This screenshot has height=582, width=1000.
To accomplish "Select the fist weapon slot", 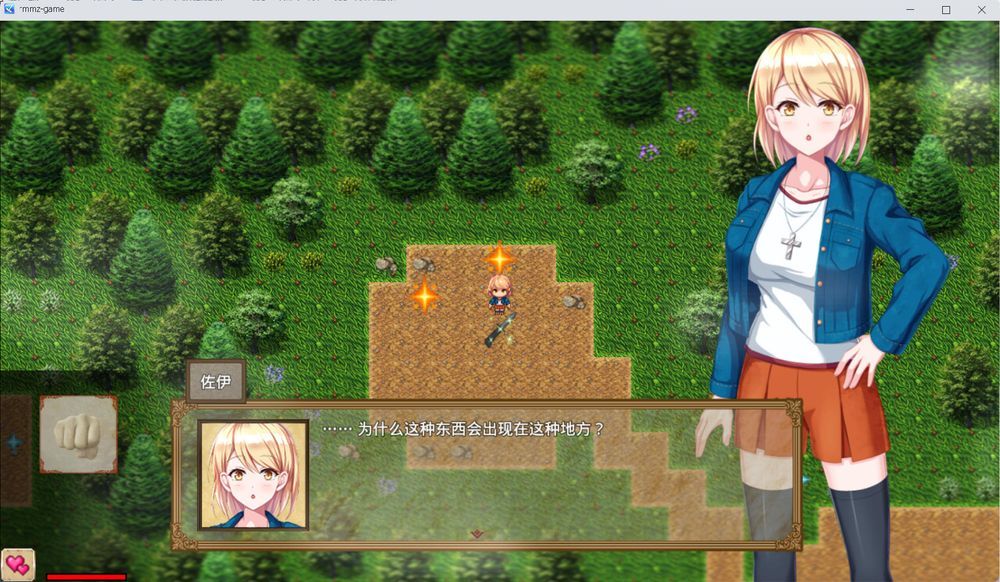I will [x=78, y=434].
